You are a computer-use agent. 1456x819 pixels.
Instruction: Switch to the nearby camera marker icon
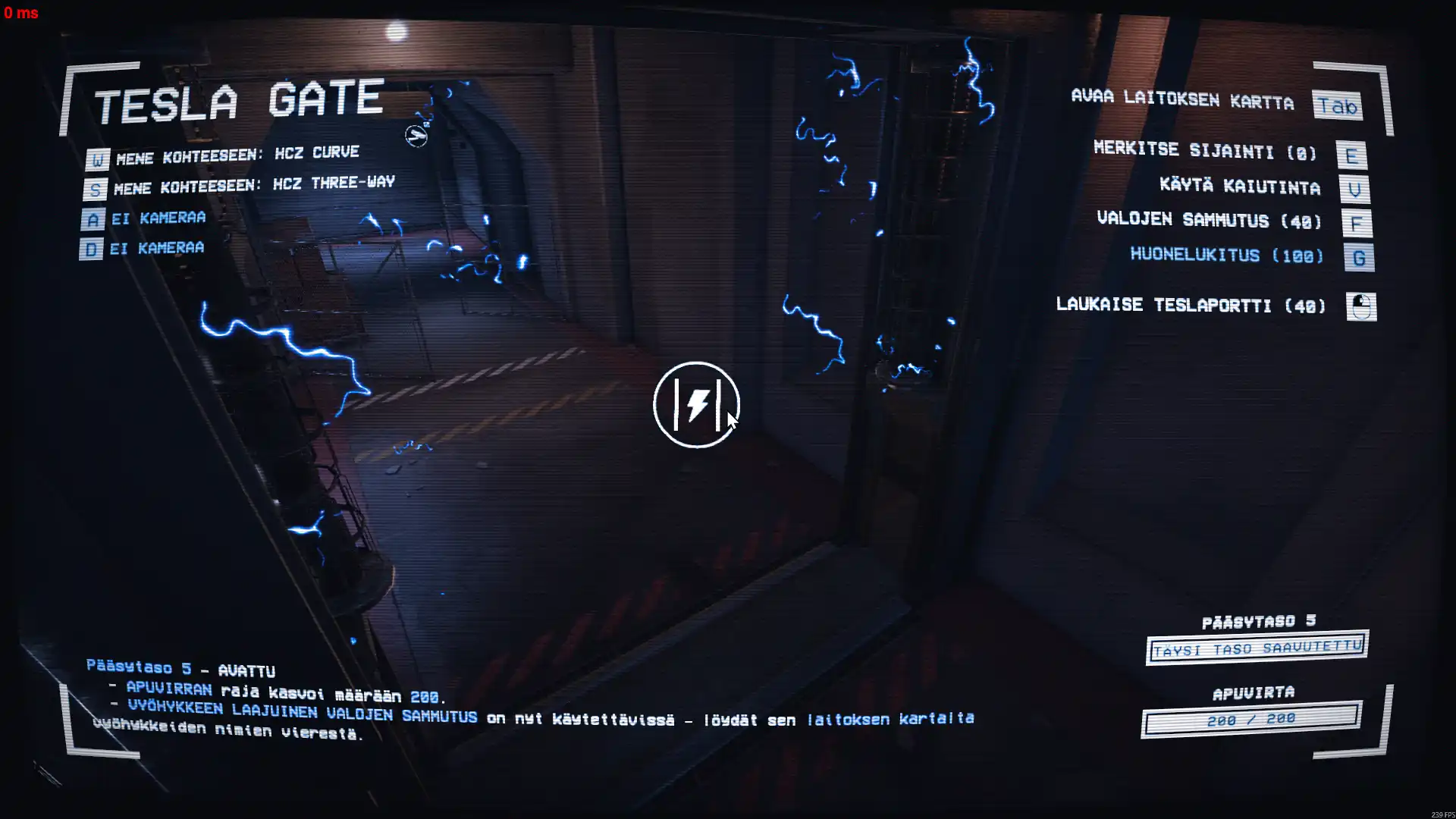point(416,136)
